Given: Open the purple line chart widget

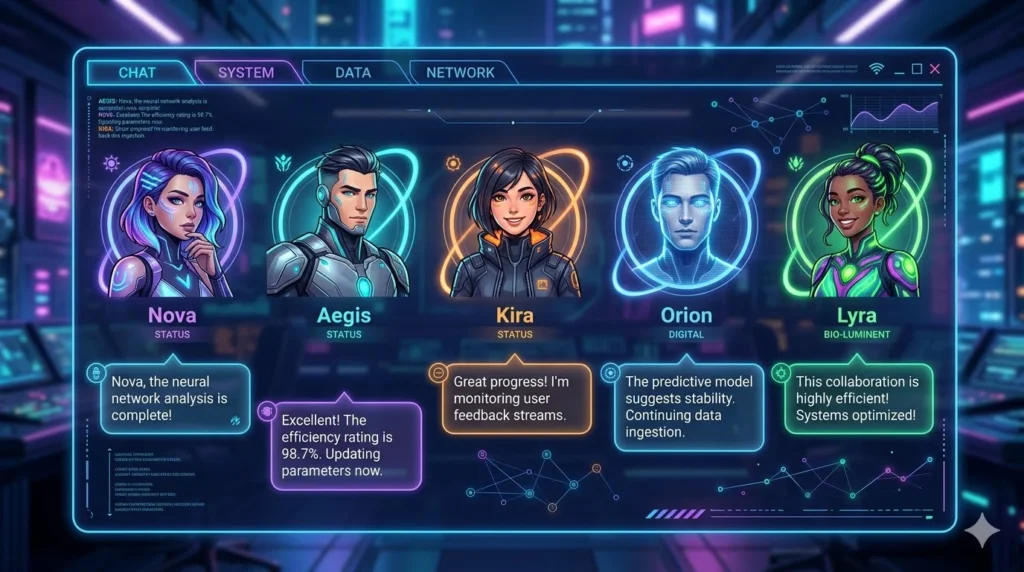Looking at the screenshot, I should pos(895,113).
